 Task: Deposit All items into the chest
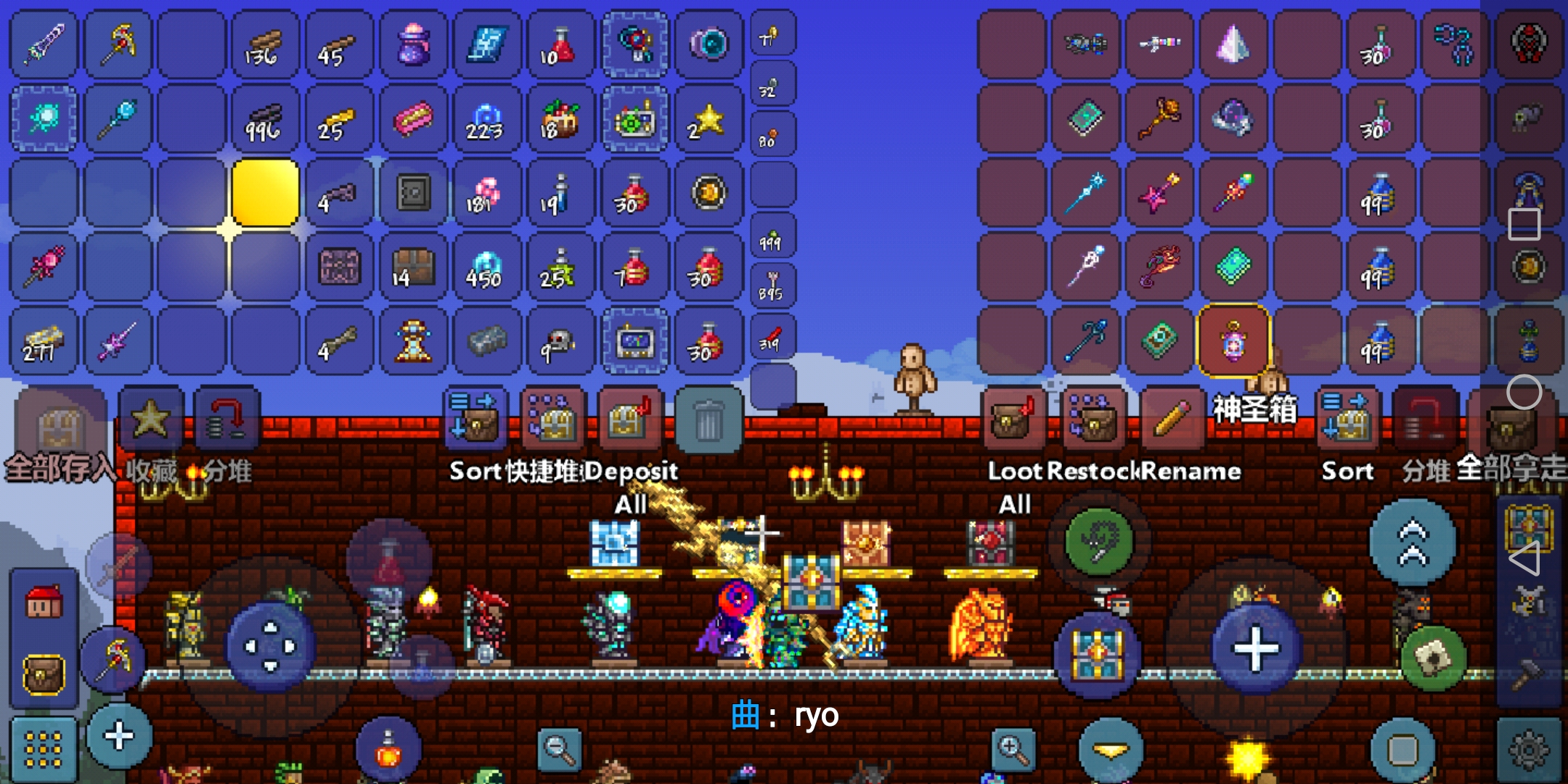tap(629, 419)
